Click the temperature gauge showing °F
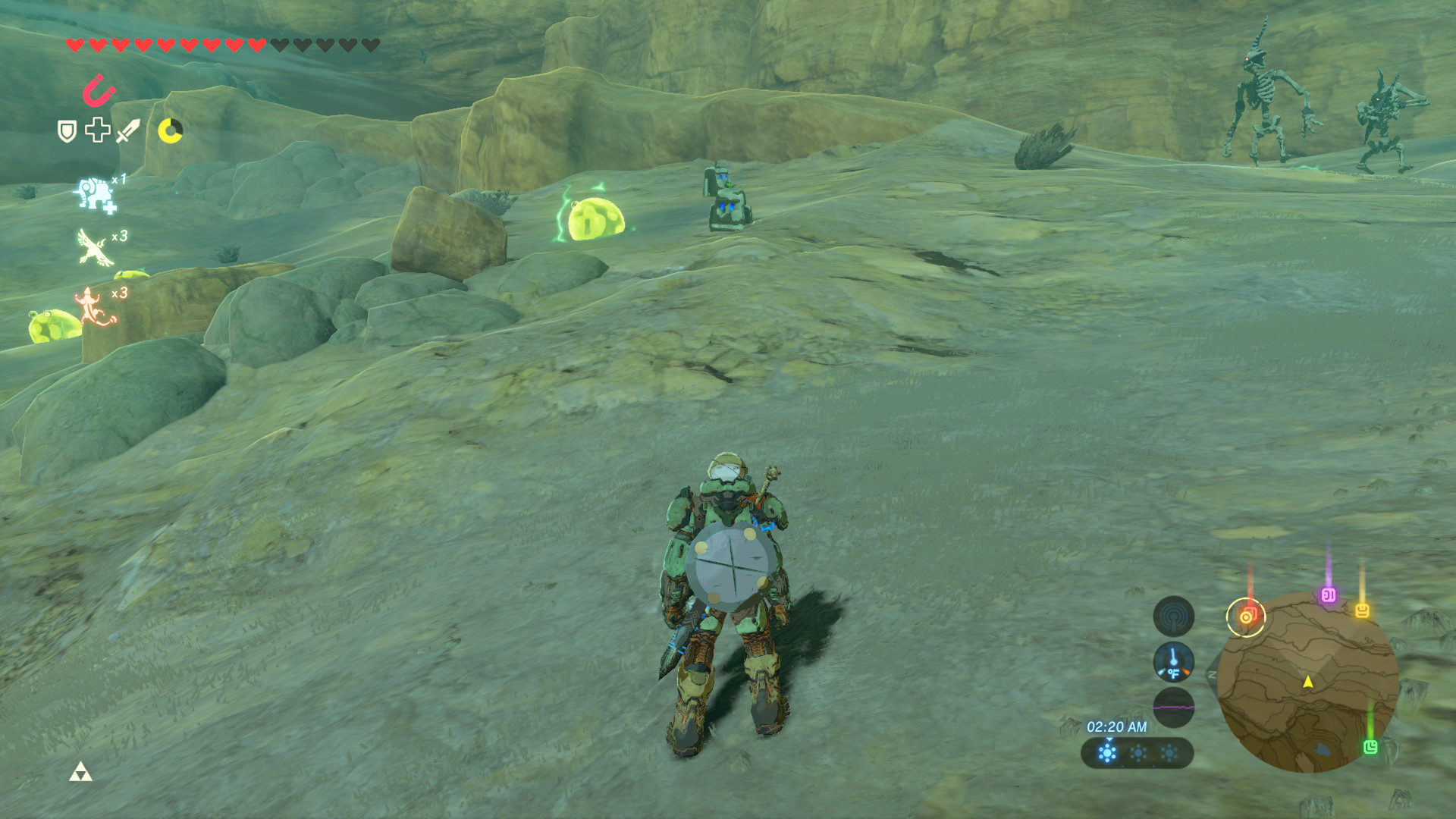Image resolution: width=1456 pixels, height=819 pixels. (1175, 663)
